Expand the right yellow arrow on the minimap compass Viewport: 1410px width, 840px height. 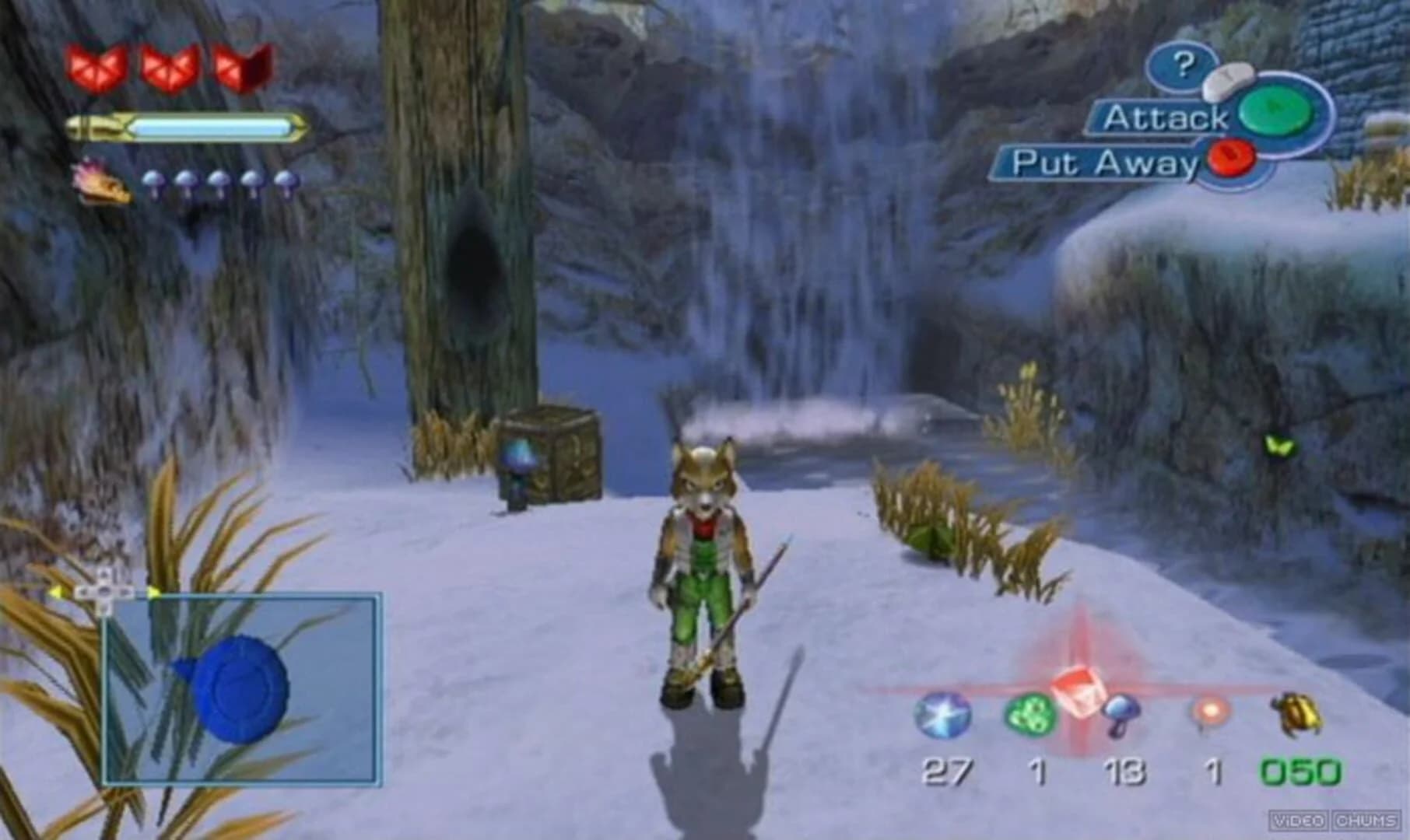click(x=153, y=592)
